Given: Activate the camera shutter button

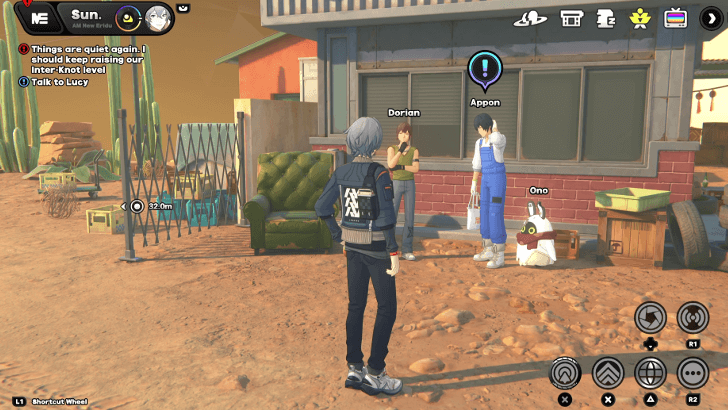Looking at the screenshot, I should 650,317.
